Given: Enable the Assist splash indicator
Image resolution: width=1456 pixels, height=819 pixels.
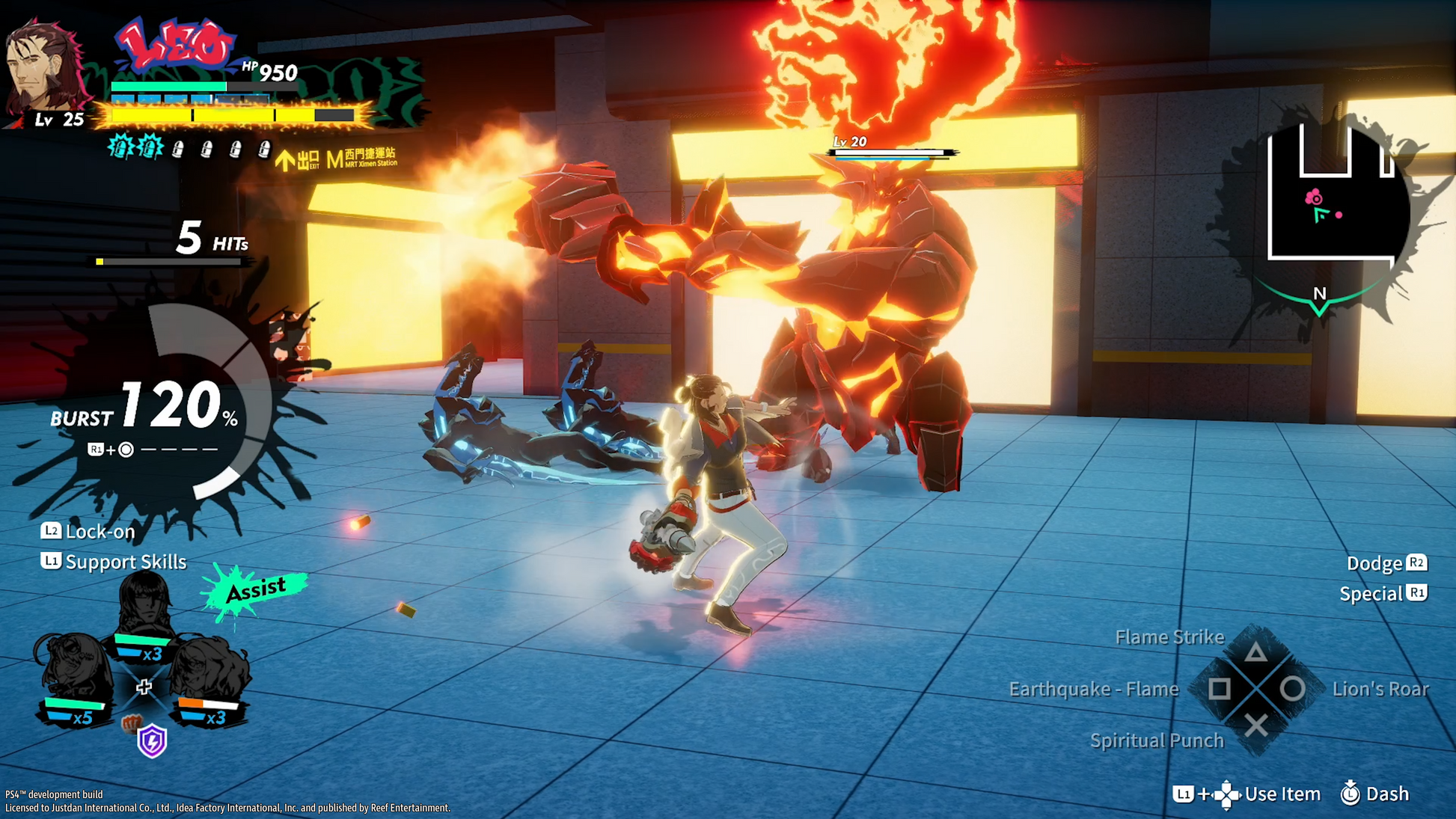Looking at the screenshot, I should pyautogui.click(x=256, y=590).
